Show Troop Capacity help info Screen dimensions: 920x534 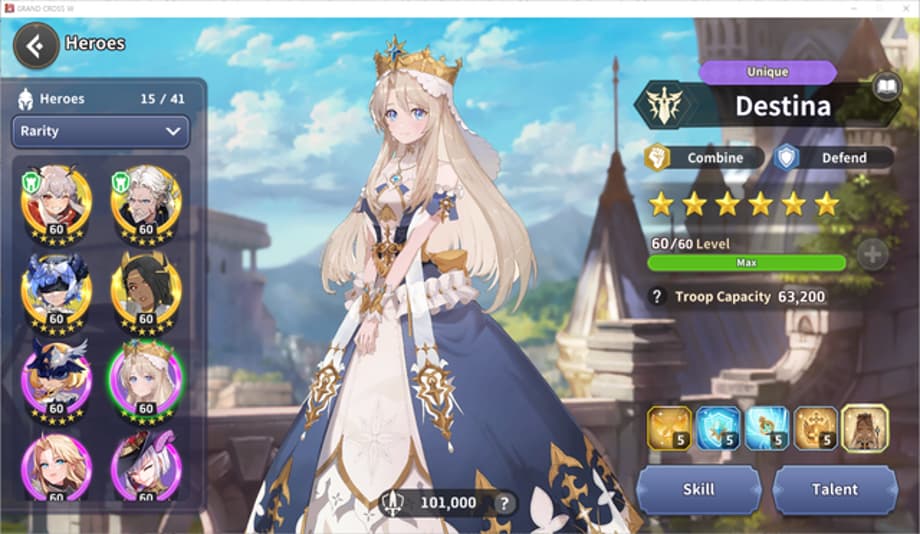[x=657, y=296]
